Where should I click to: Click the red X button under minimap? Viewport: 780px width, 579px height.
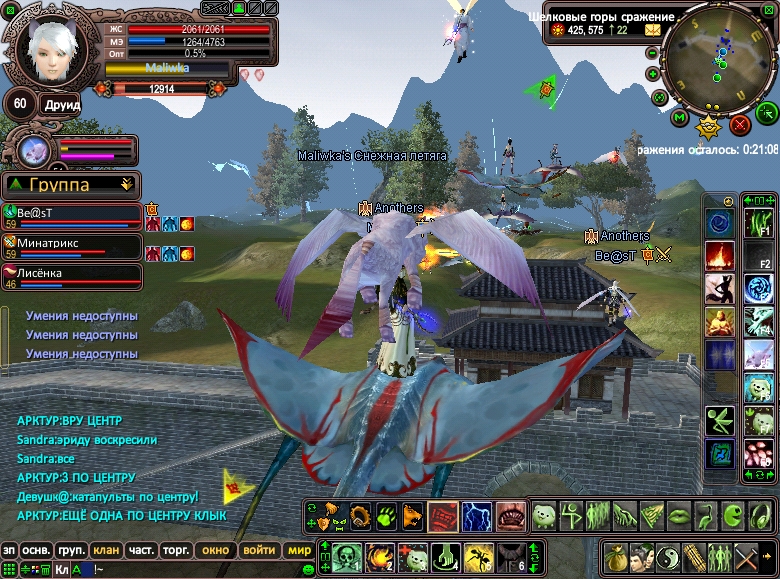740,125
